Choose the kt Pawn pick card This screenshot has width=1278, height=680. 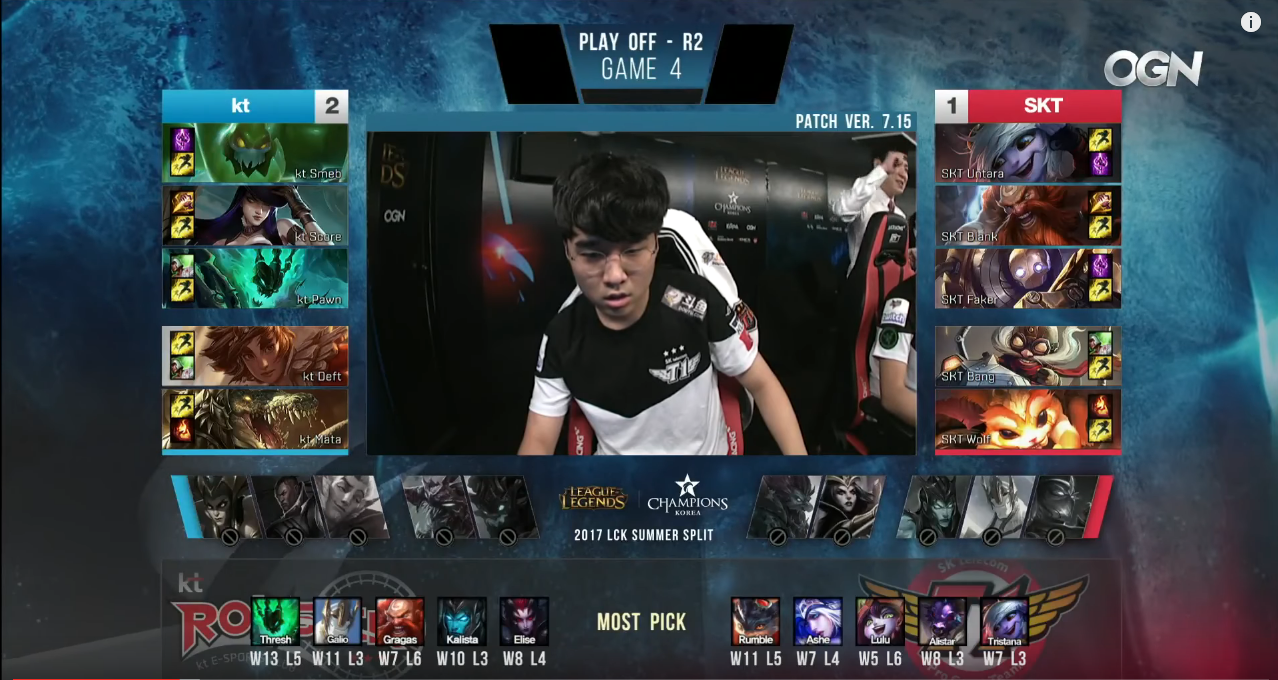[x=256, y=278]
